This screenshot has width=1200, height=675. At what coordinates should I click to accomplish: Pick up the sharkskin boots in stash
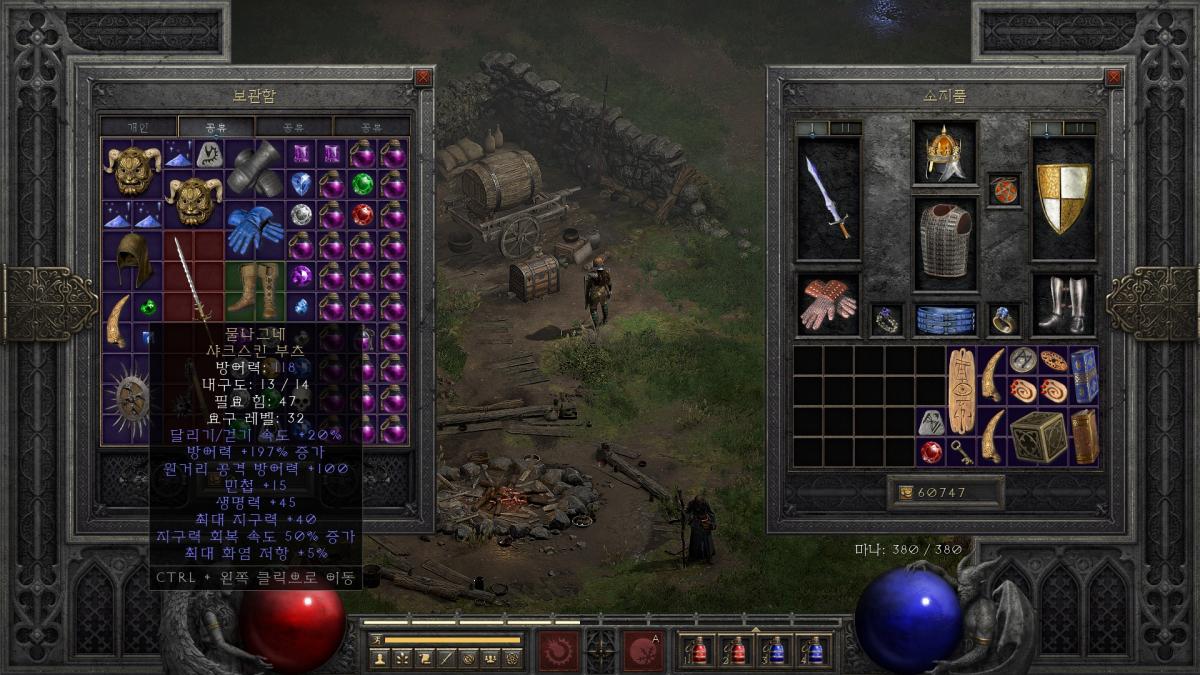[x=255, y=290]
